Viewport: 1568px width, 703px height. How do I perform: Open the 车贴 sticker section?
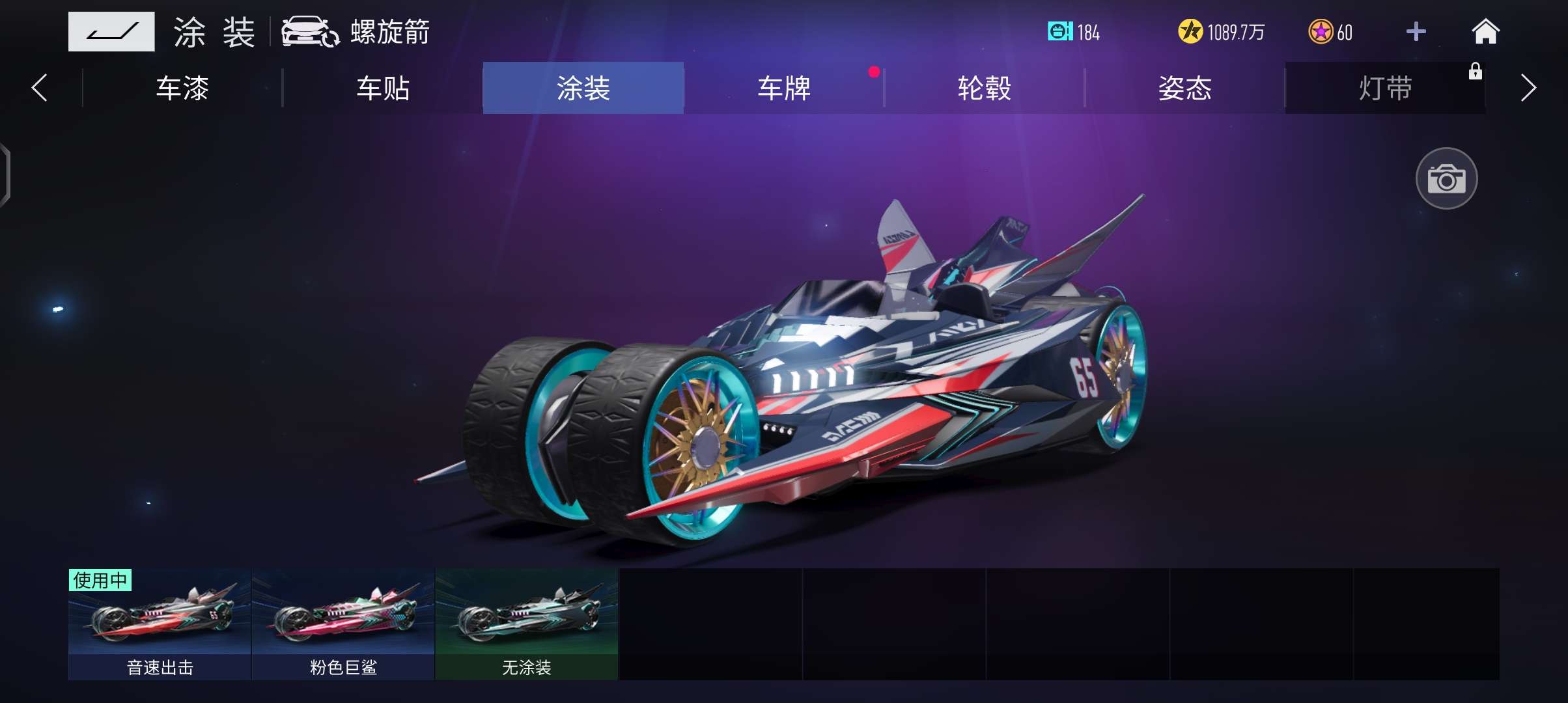pos(384,89)
